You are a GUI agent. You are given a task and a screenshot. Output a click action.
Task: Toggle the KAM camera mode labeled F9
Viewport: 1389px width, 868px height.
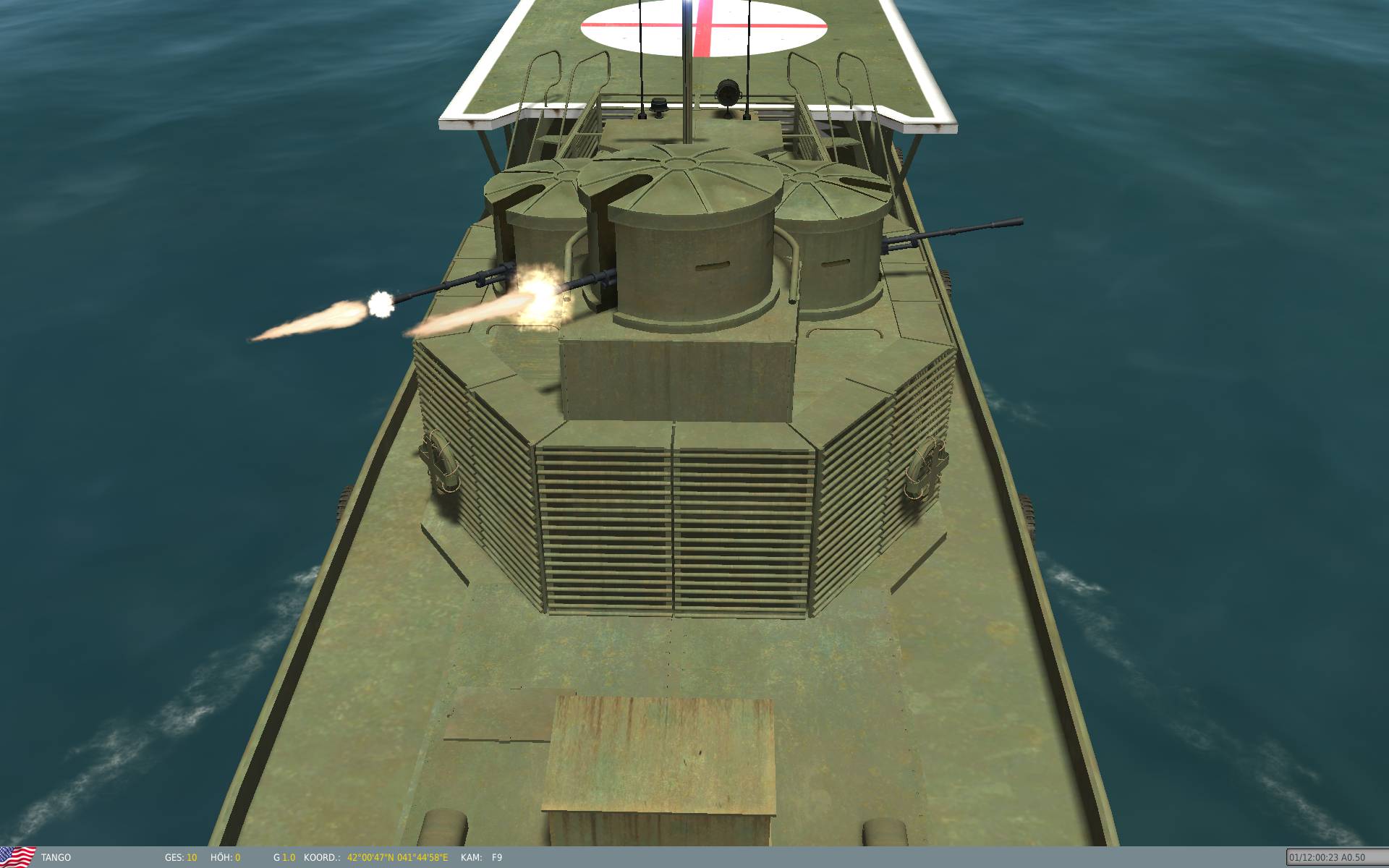click(496, 857)
